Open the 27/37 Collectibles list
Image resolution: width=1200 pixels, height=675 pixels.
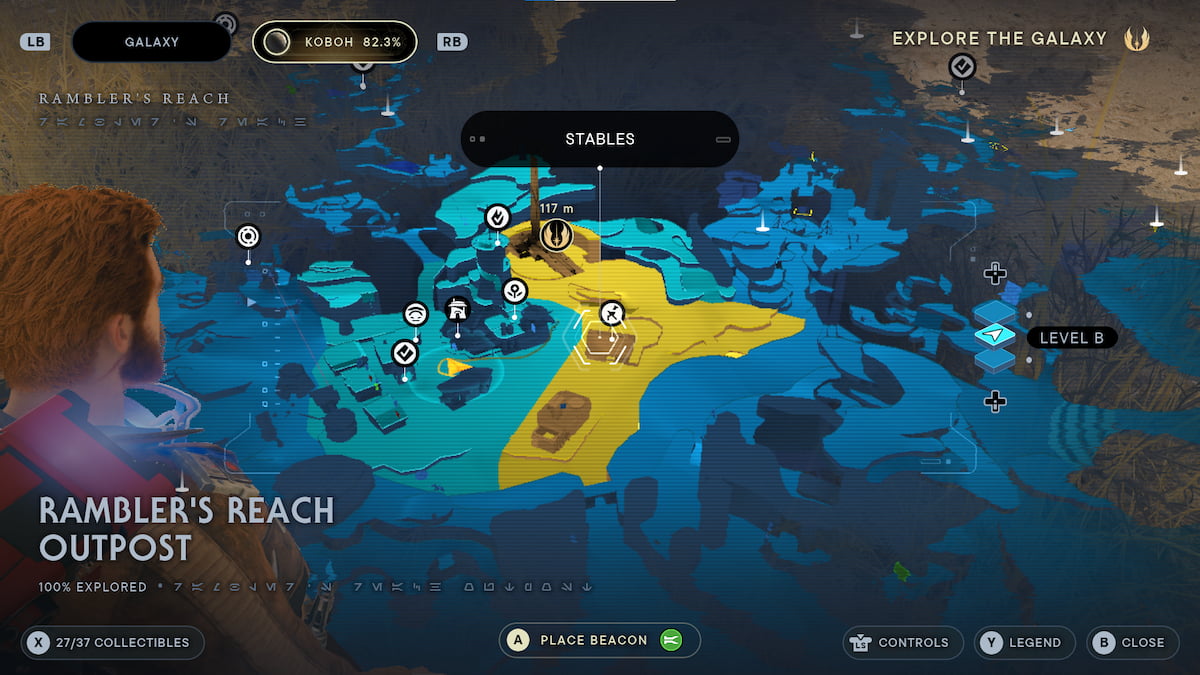[112, 642]
